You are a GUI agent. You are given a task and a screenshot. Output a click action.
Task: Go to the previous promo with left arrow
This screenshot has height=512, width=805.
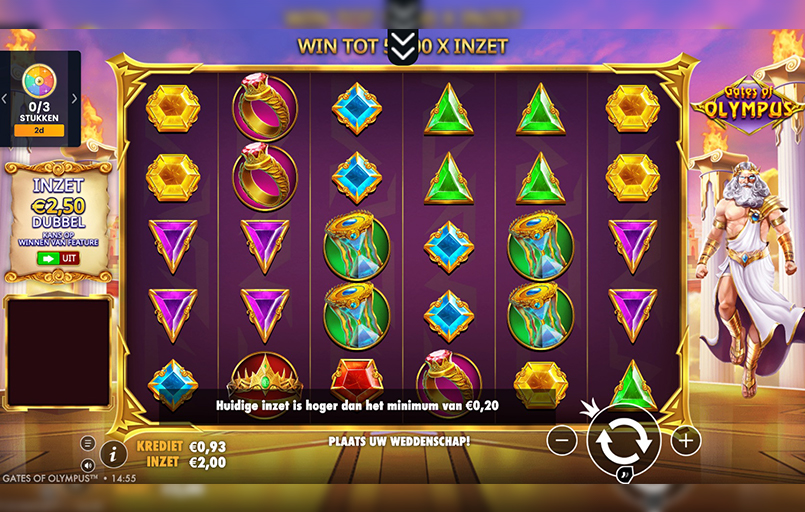[5, 99]
